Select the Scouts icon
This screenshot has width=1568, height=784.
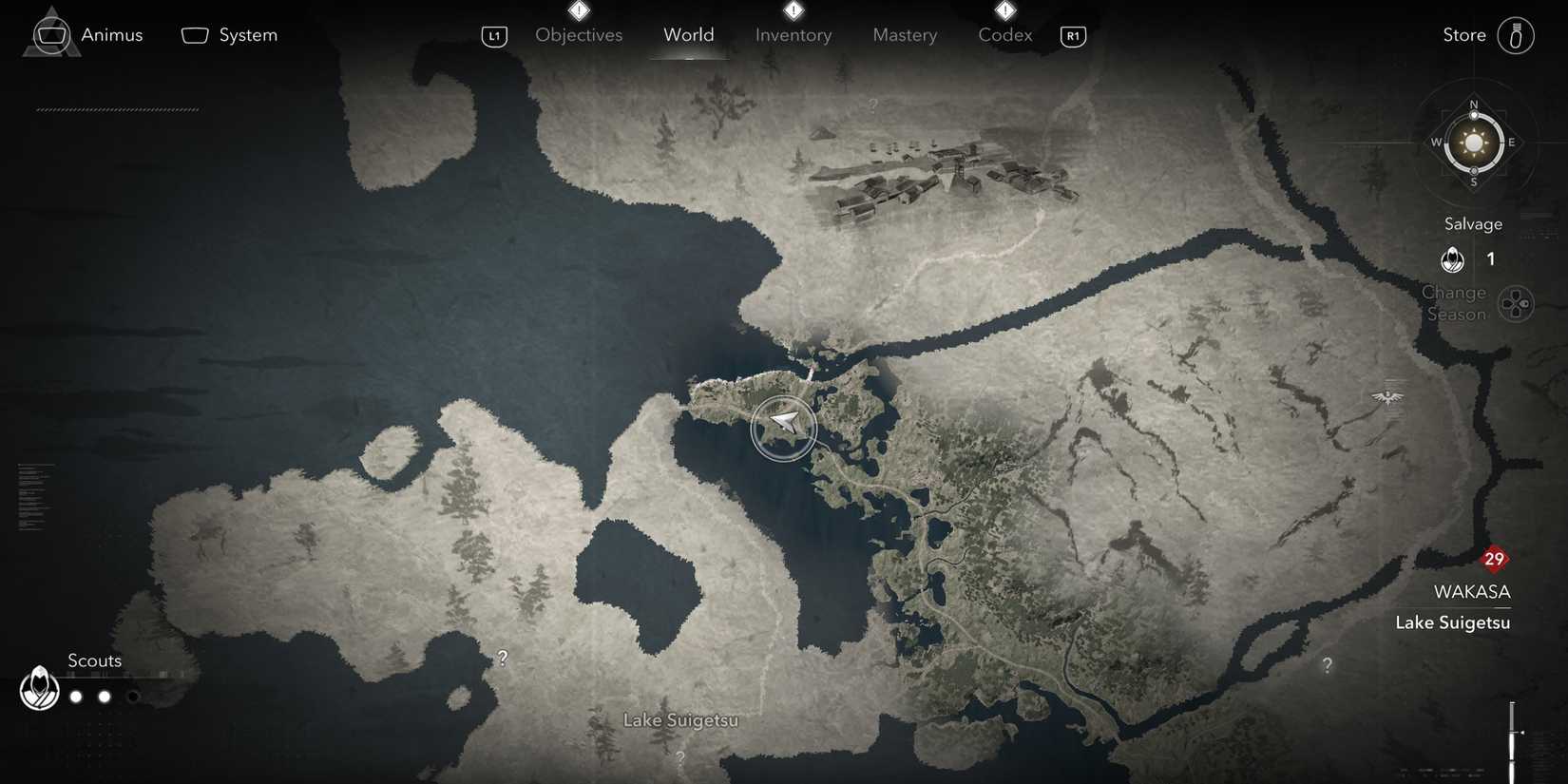click(39, 688)
